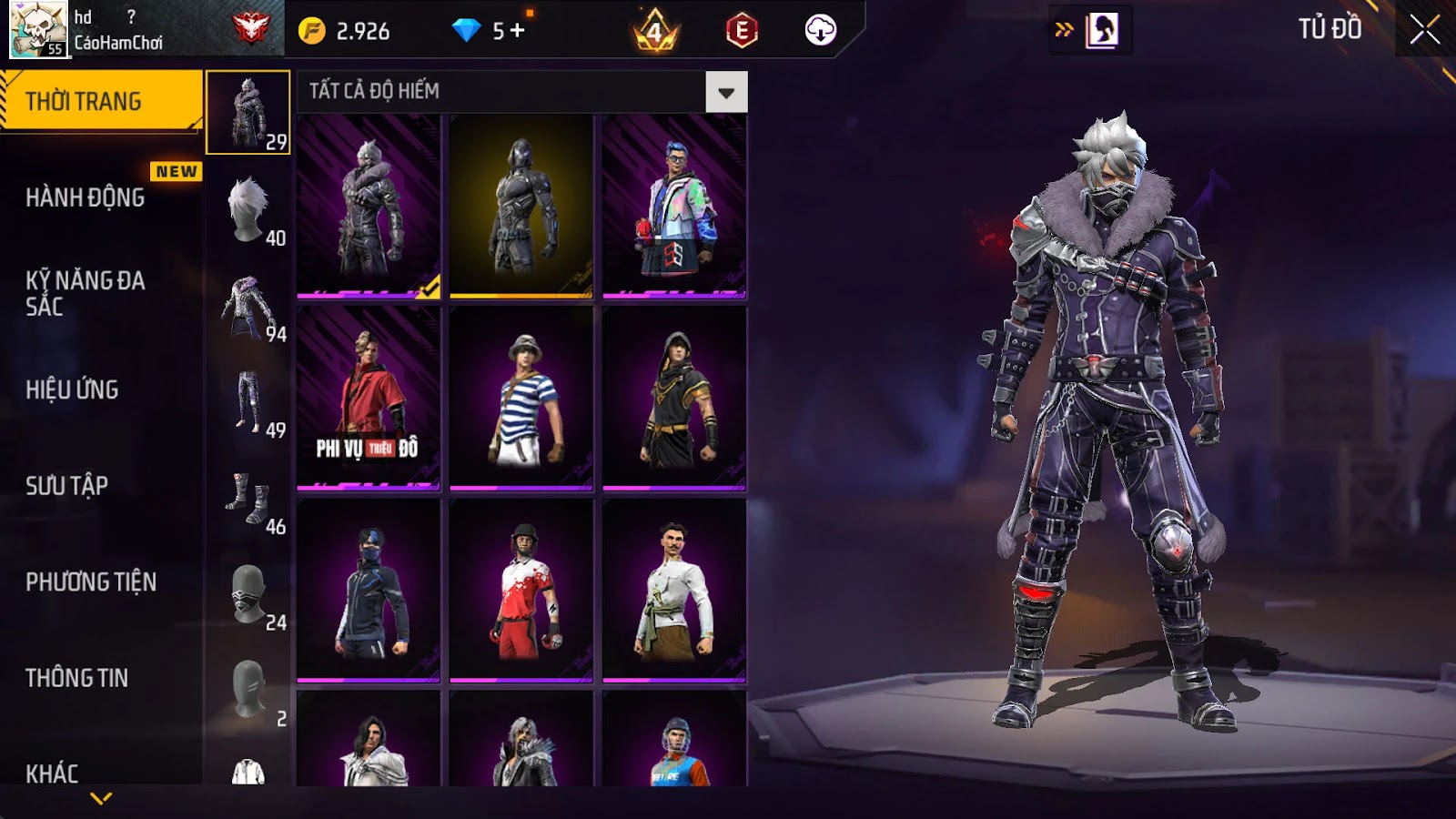Open the Thông Tin section
Screen dimensions: 1456x819
[x=77, y=678]
